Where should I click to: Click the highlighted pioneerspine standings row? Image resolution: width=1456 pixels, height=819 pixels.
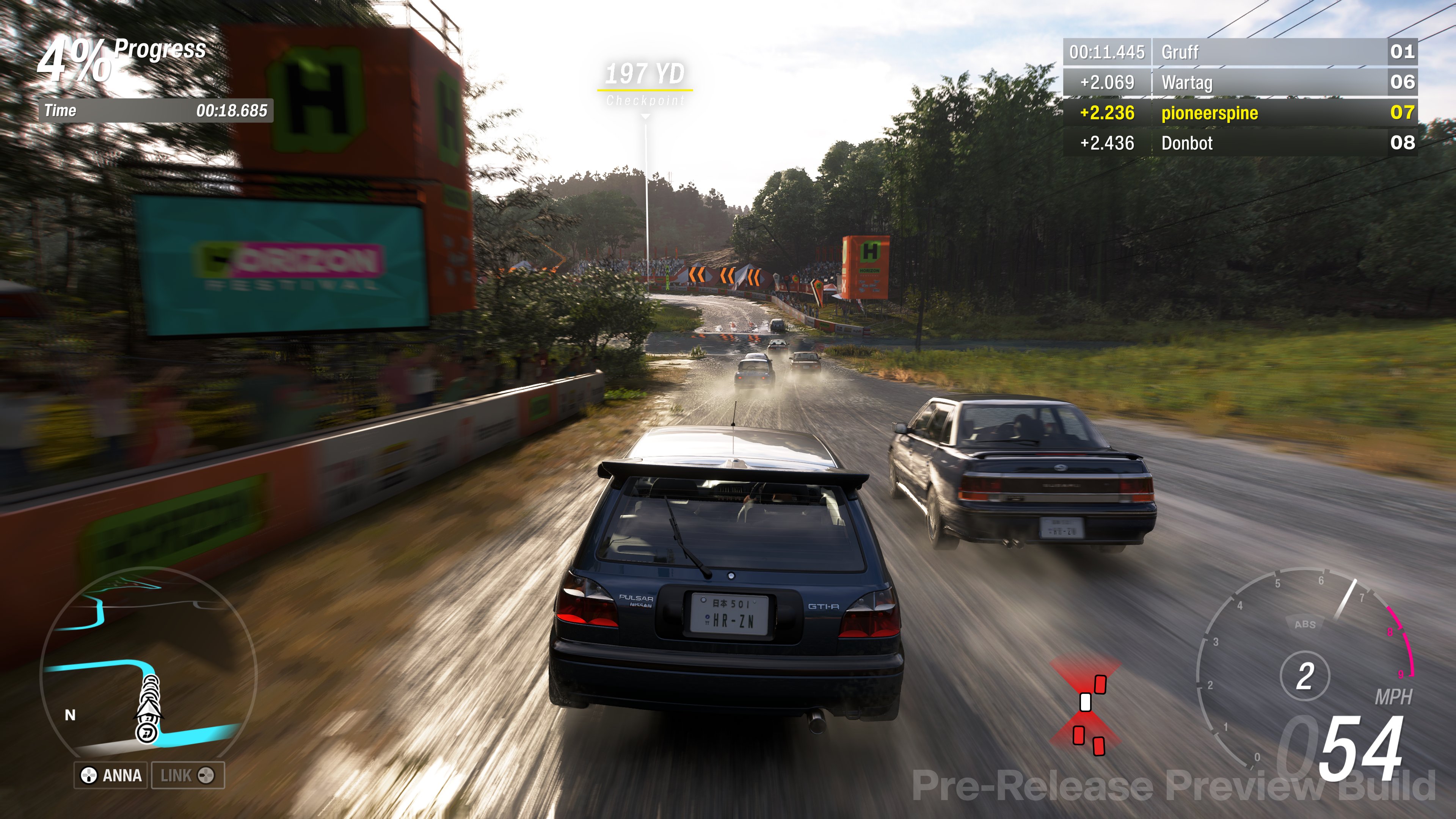[1239, 113]
